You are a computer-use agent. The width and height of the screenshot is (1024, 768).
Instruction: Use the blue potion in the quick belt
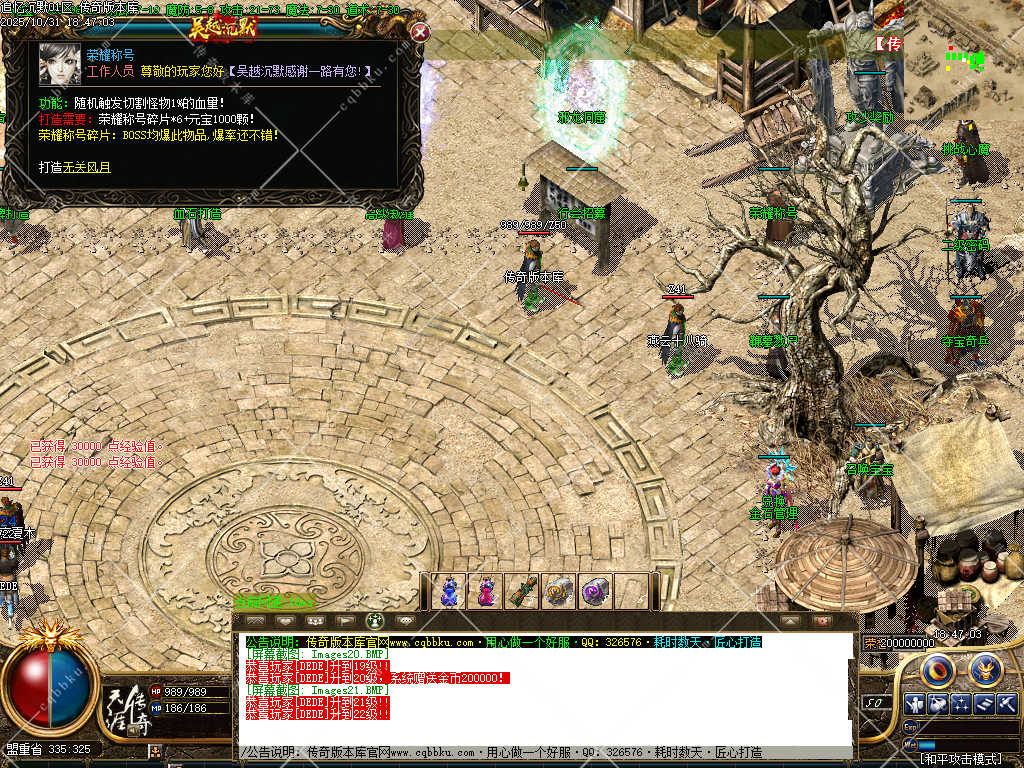pyautogui.click(x=449, y=591)
